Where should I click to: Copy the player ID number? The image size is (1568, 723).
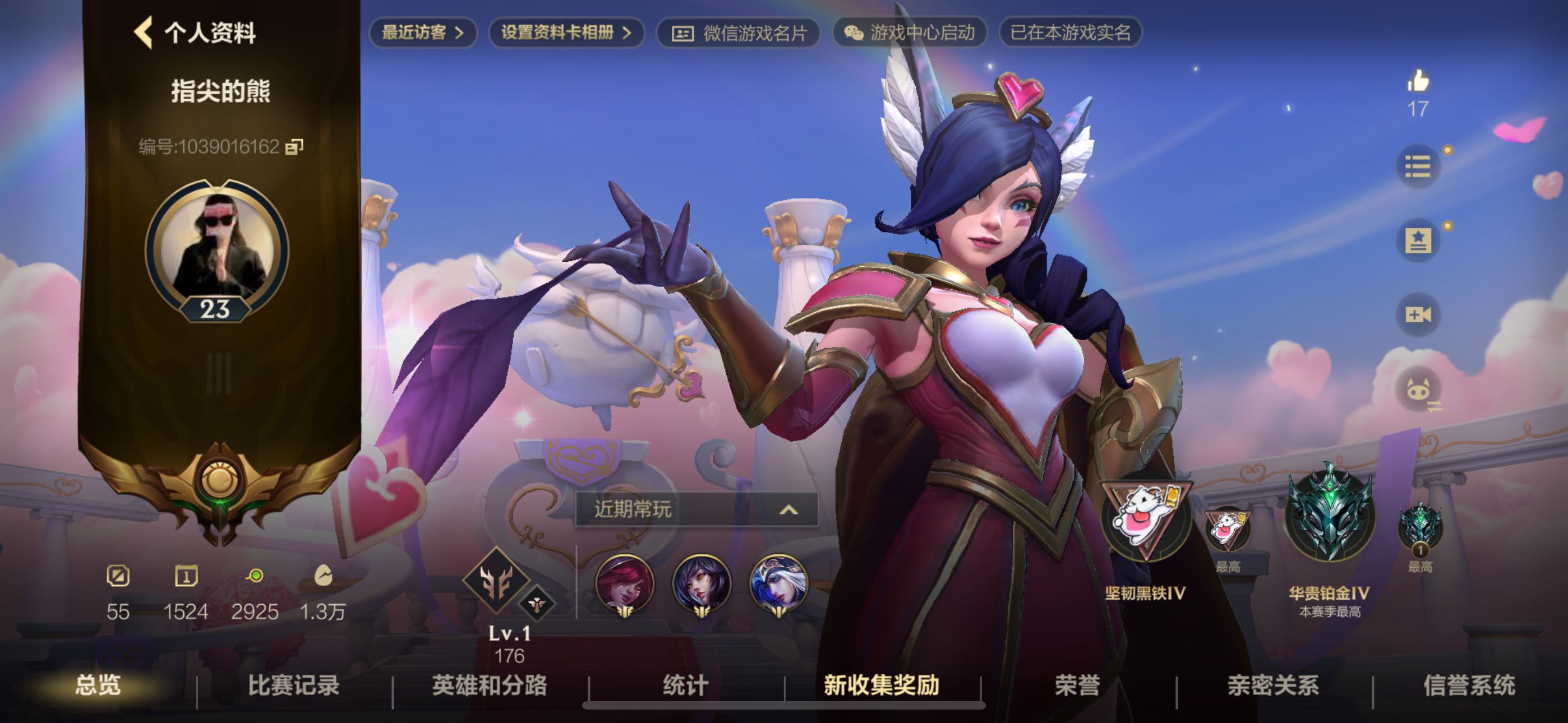294,147
